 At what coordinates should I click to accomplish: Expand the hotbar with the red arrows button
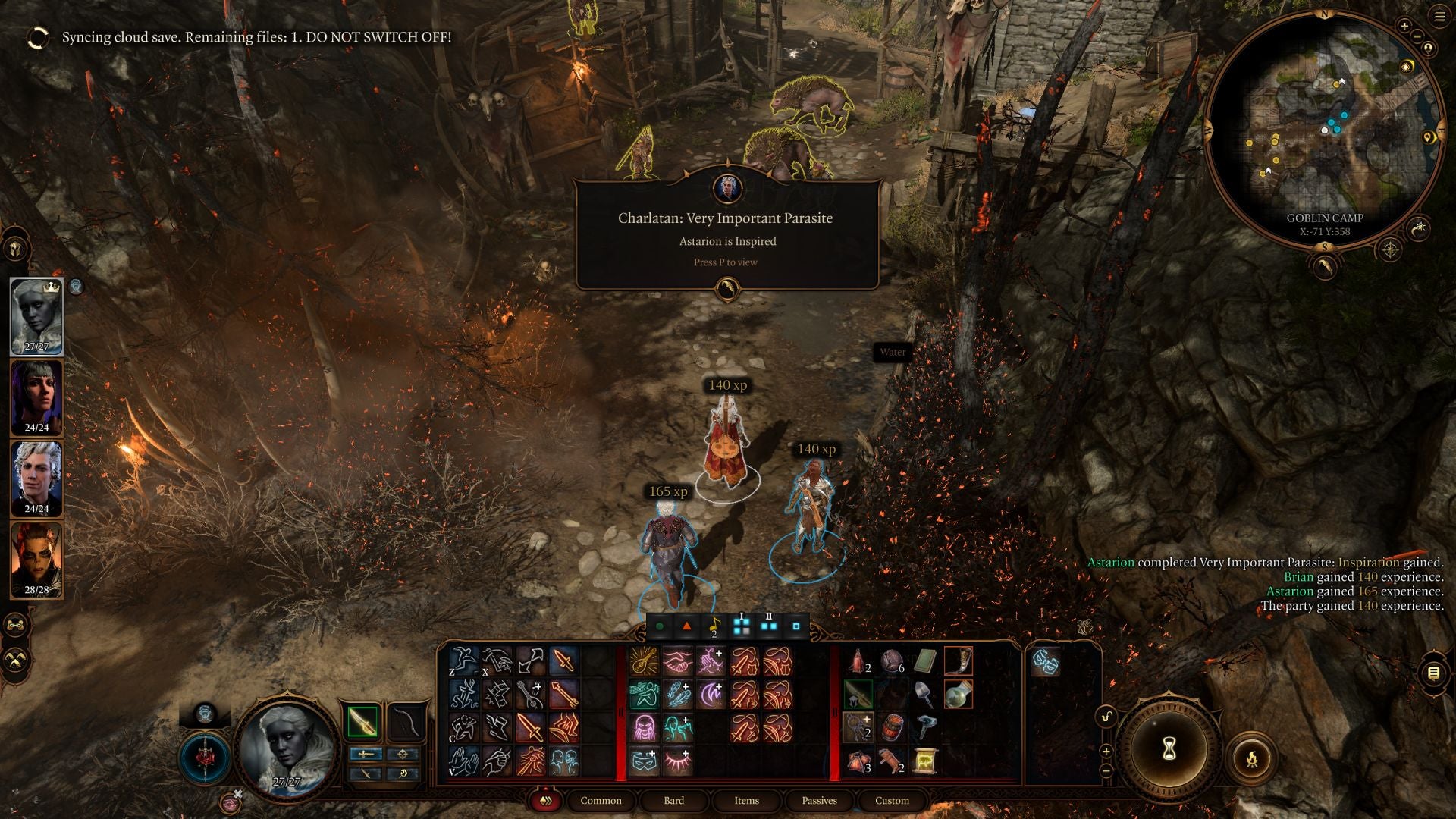(546, 801)
